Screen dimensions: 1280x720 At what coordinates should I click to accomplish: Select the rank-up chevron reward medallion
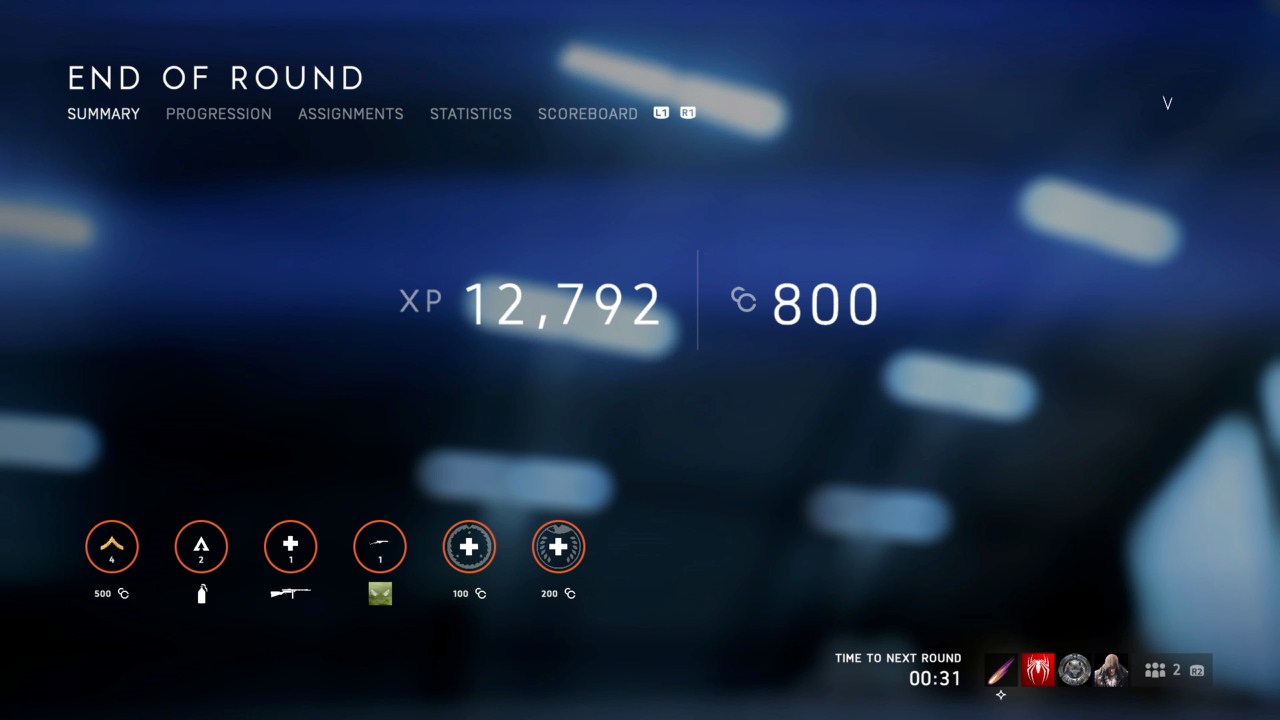(x=111, y=546)
